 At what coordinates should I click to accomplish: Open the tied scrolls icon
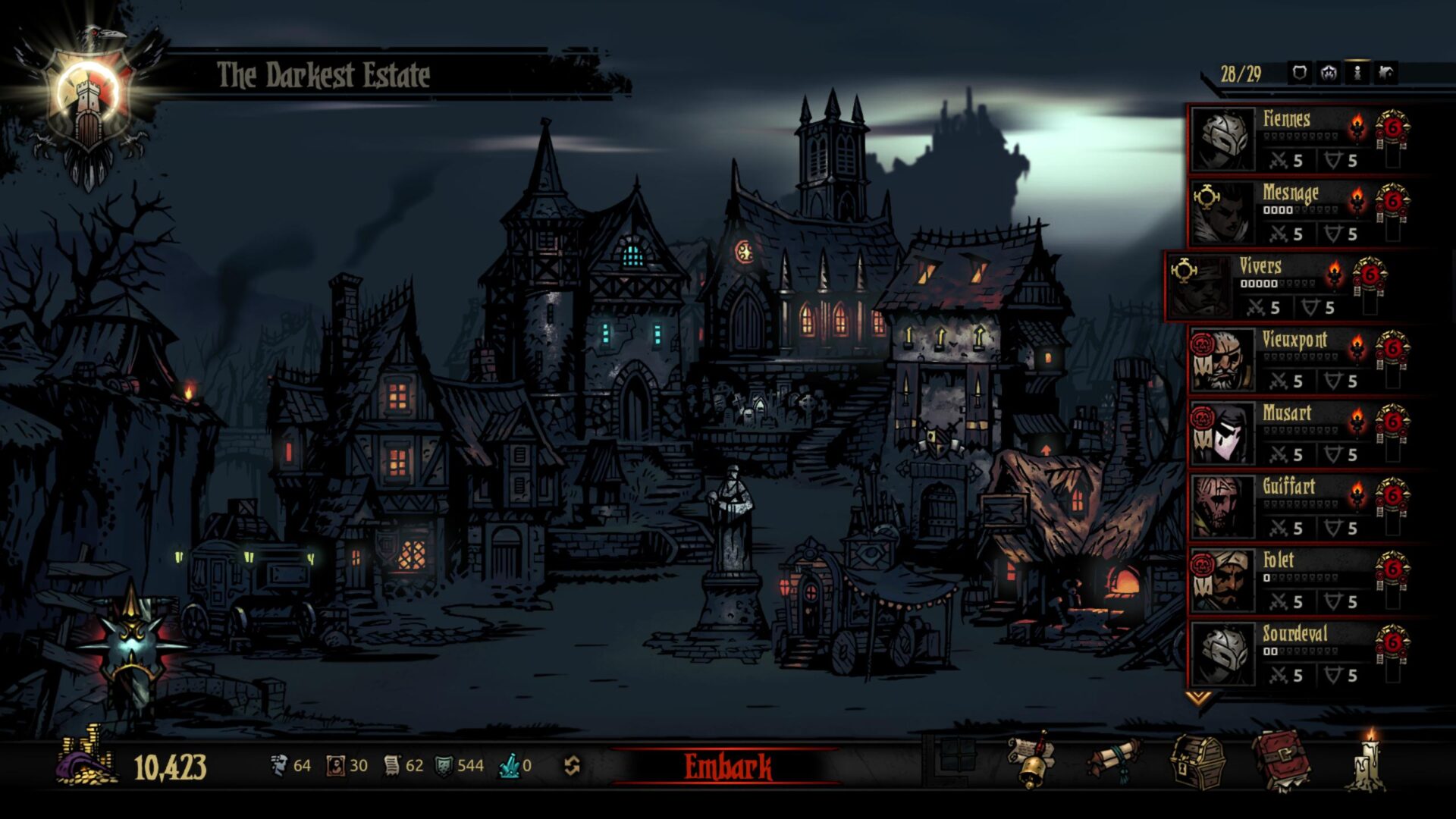click(x=1115, y=761)
